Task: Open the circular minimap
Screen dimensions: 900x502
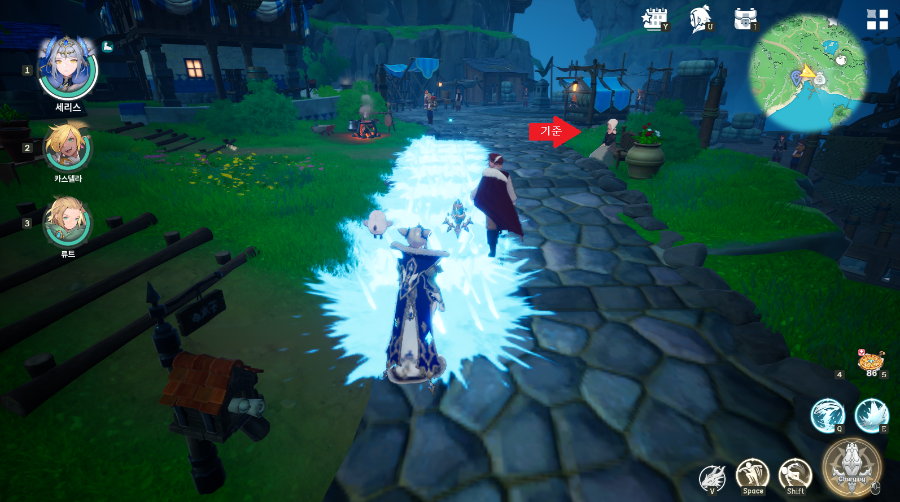Action: click(x=811, y=77)
